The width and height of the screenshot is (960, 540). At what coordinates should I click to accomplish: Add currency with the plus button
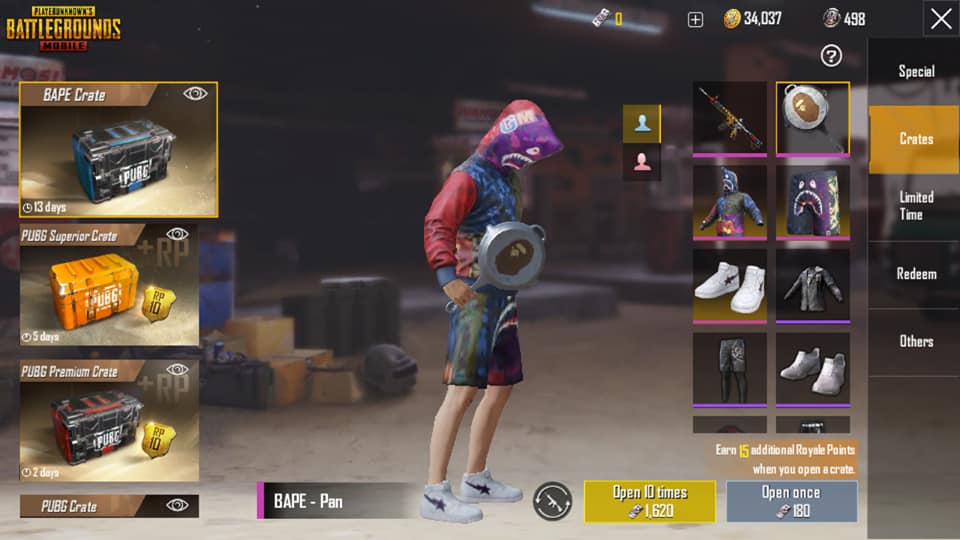[x=696, y=19]
